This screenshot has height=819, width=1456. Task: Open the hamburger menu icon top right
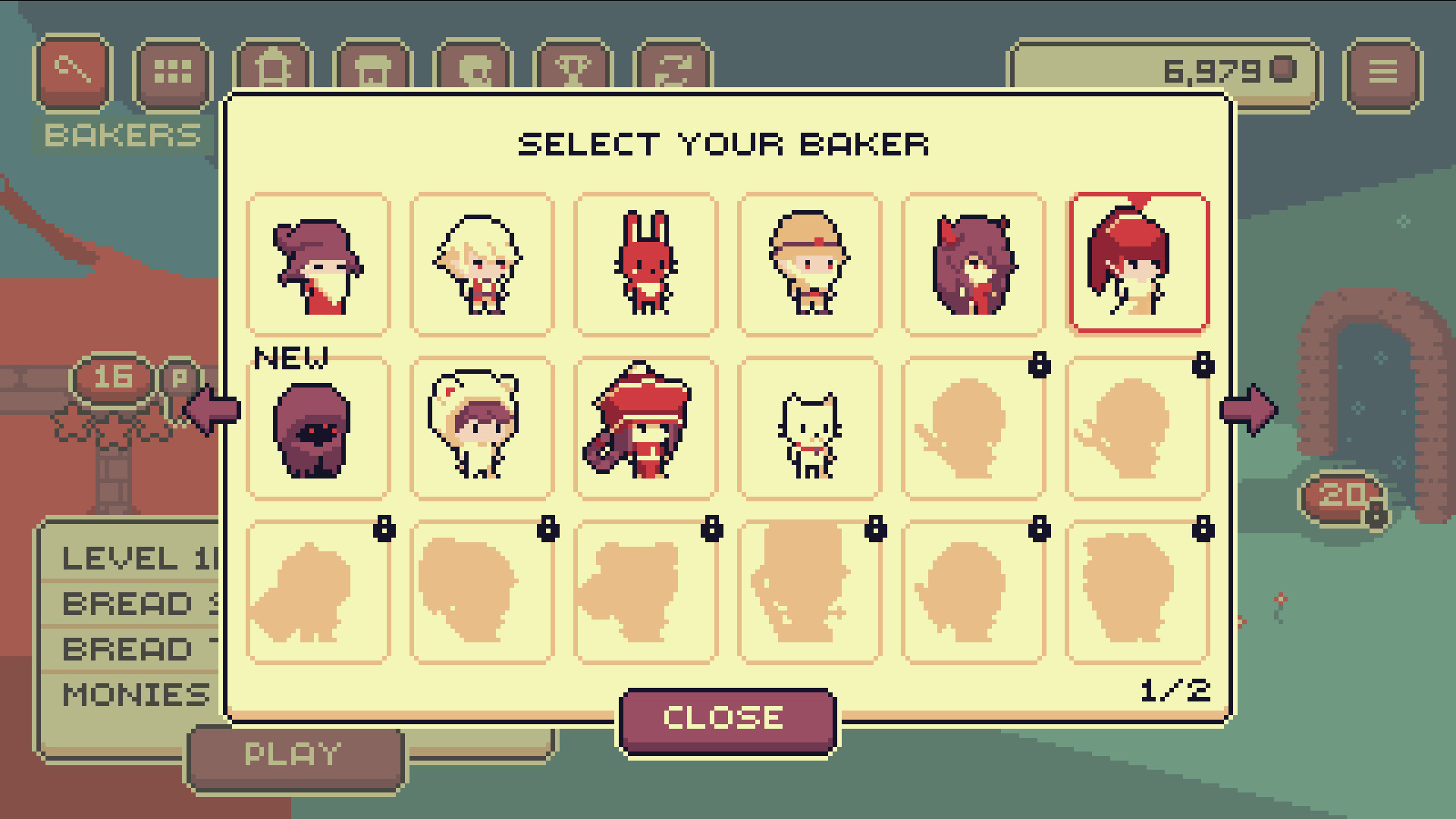[x=1385, y=73]
